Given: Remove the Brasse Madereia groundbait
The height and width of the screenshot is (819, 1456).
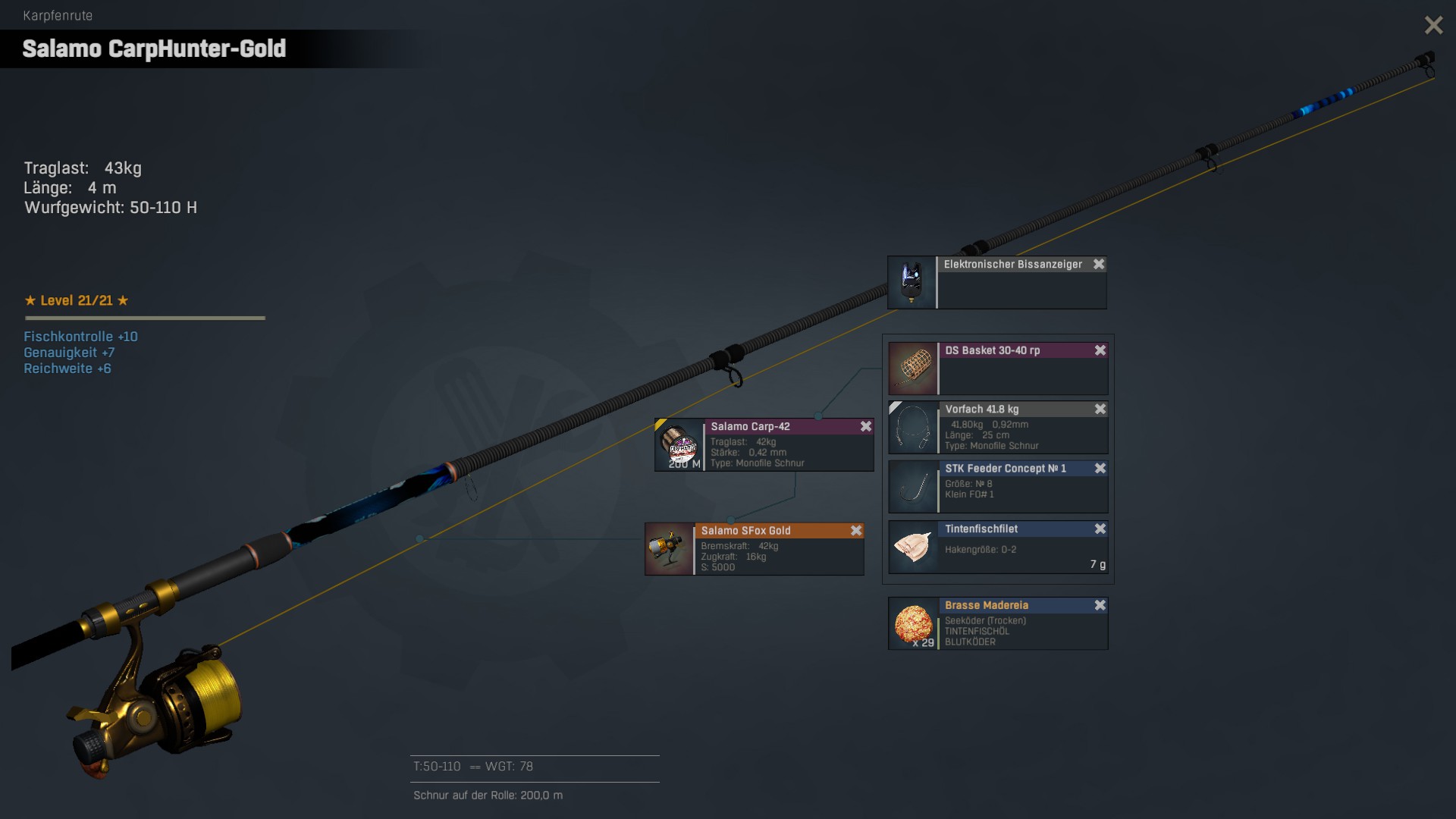Looking at the screenshot, I should click(1100, 606).
